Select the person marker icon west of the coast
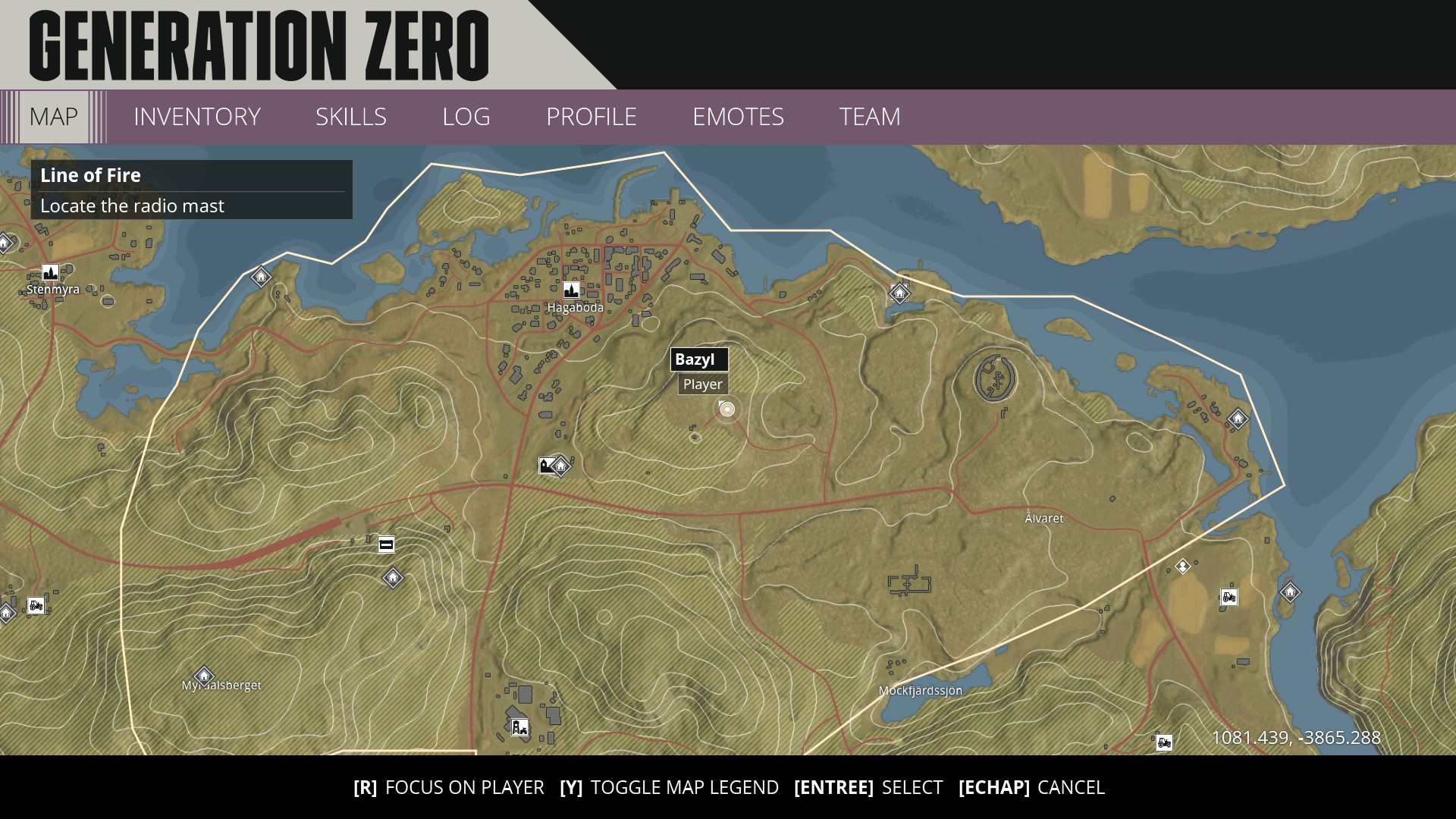Image resolution: width=1456 pixels, height=819 pixels. pyautogui.click(x=1183, y=566)
